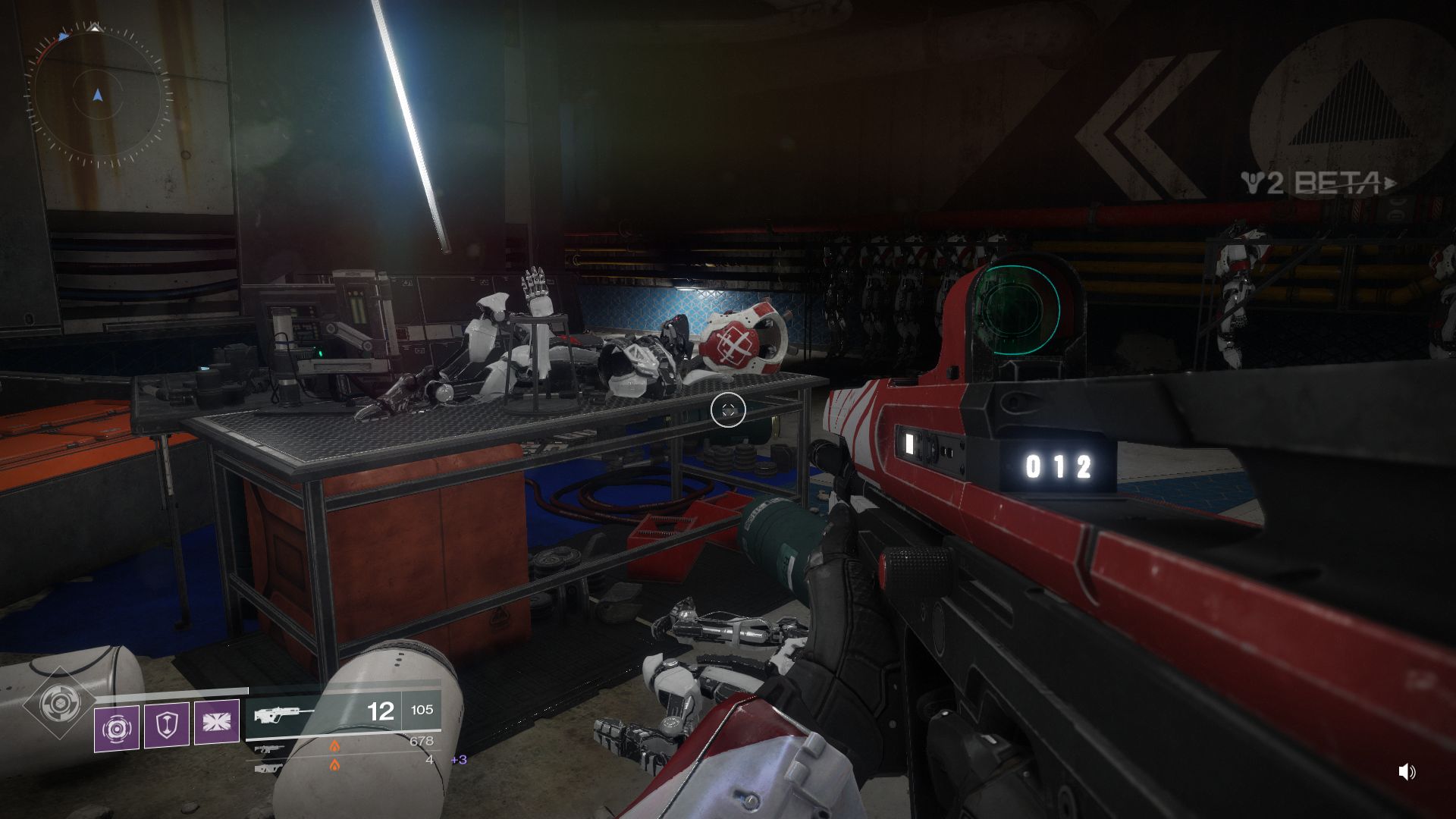Use the shield barrier class ability icon
This screenshot has height=819, width=1456.
[166, 725]
